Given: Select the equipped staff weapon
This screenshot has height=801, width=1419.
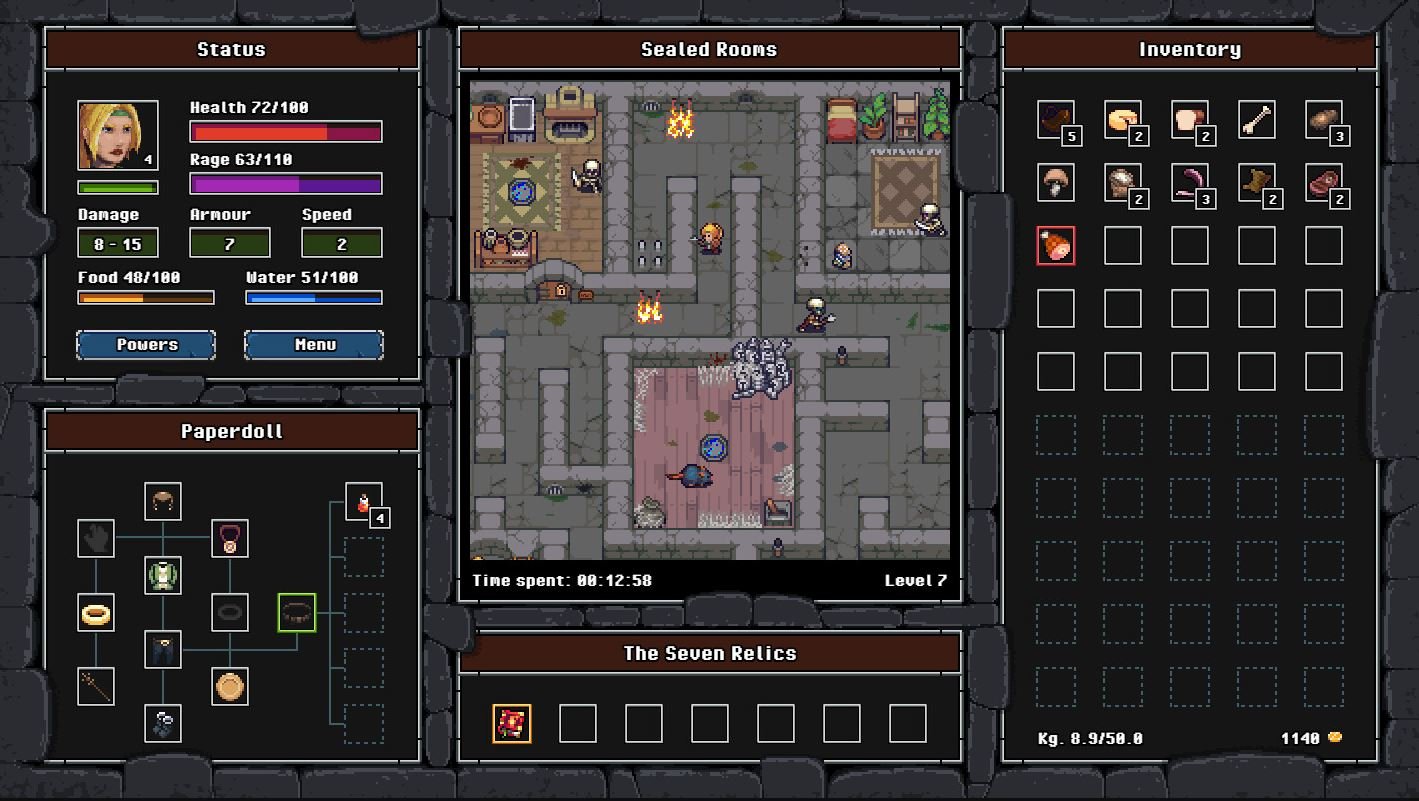Looking at the screenshot, I should coord(96,687).
